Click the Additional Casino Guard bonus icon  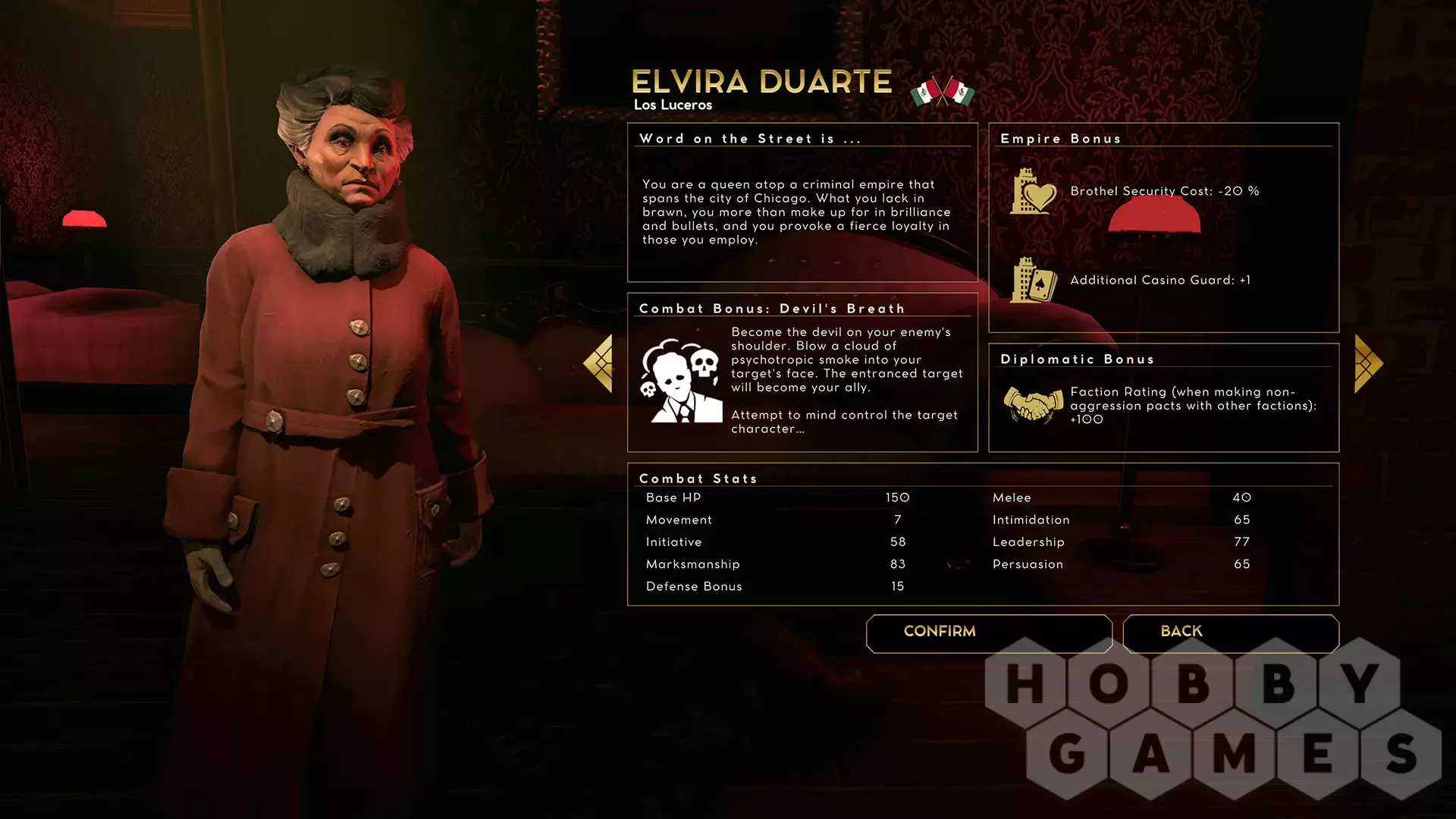tap(1033, 281)
